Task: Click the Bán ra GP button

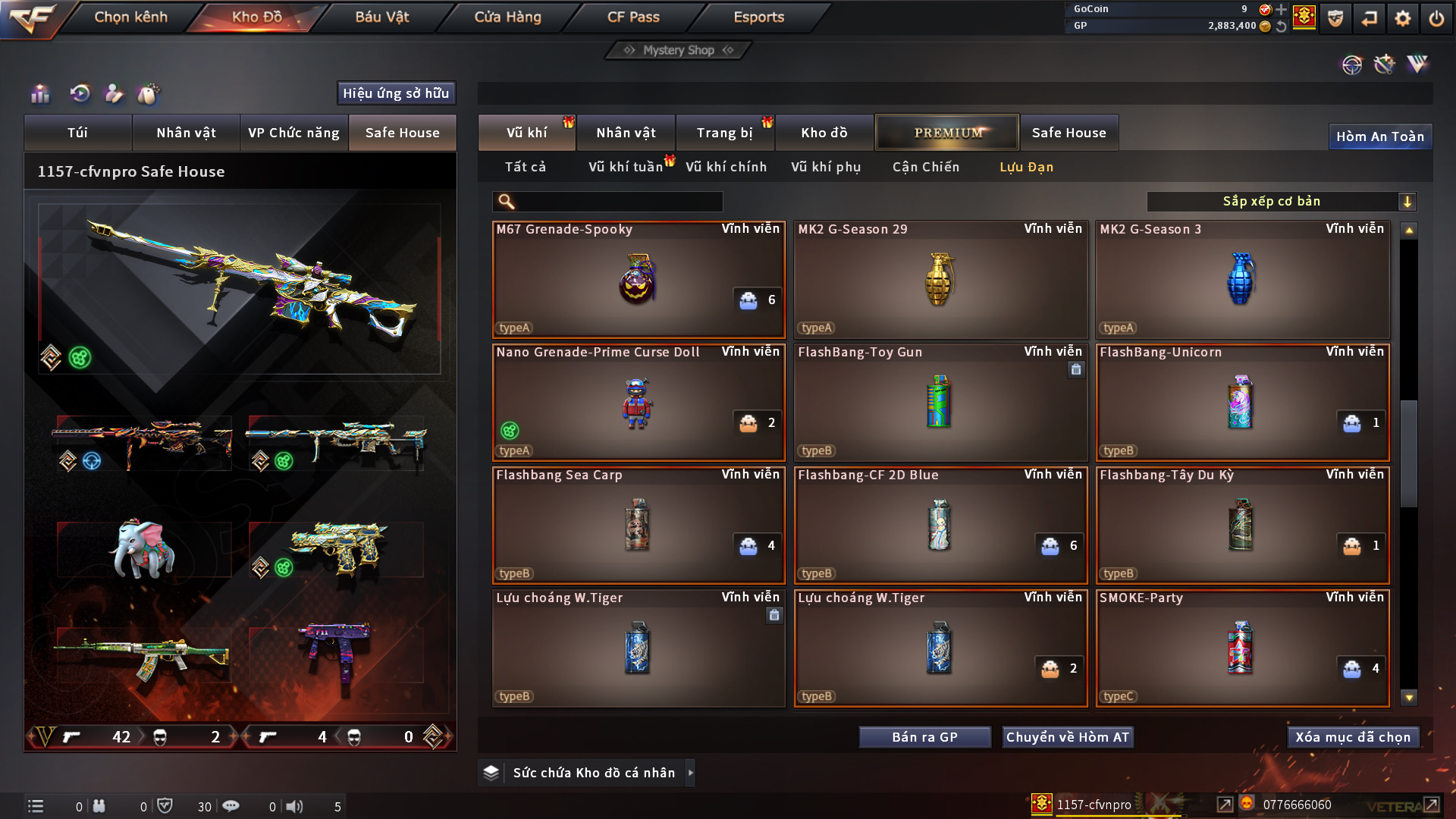Action: (x=924, y=737)
